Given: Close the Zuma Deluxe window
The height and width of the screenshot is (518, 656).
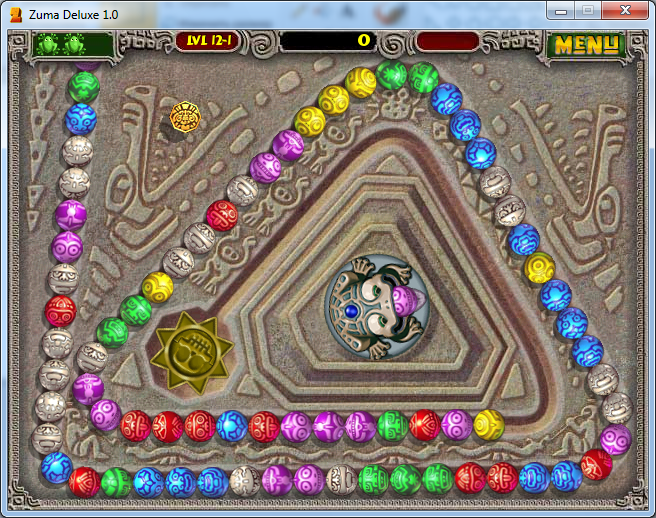Looking at the screenshot, I should 625,10.
